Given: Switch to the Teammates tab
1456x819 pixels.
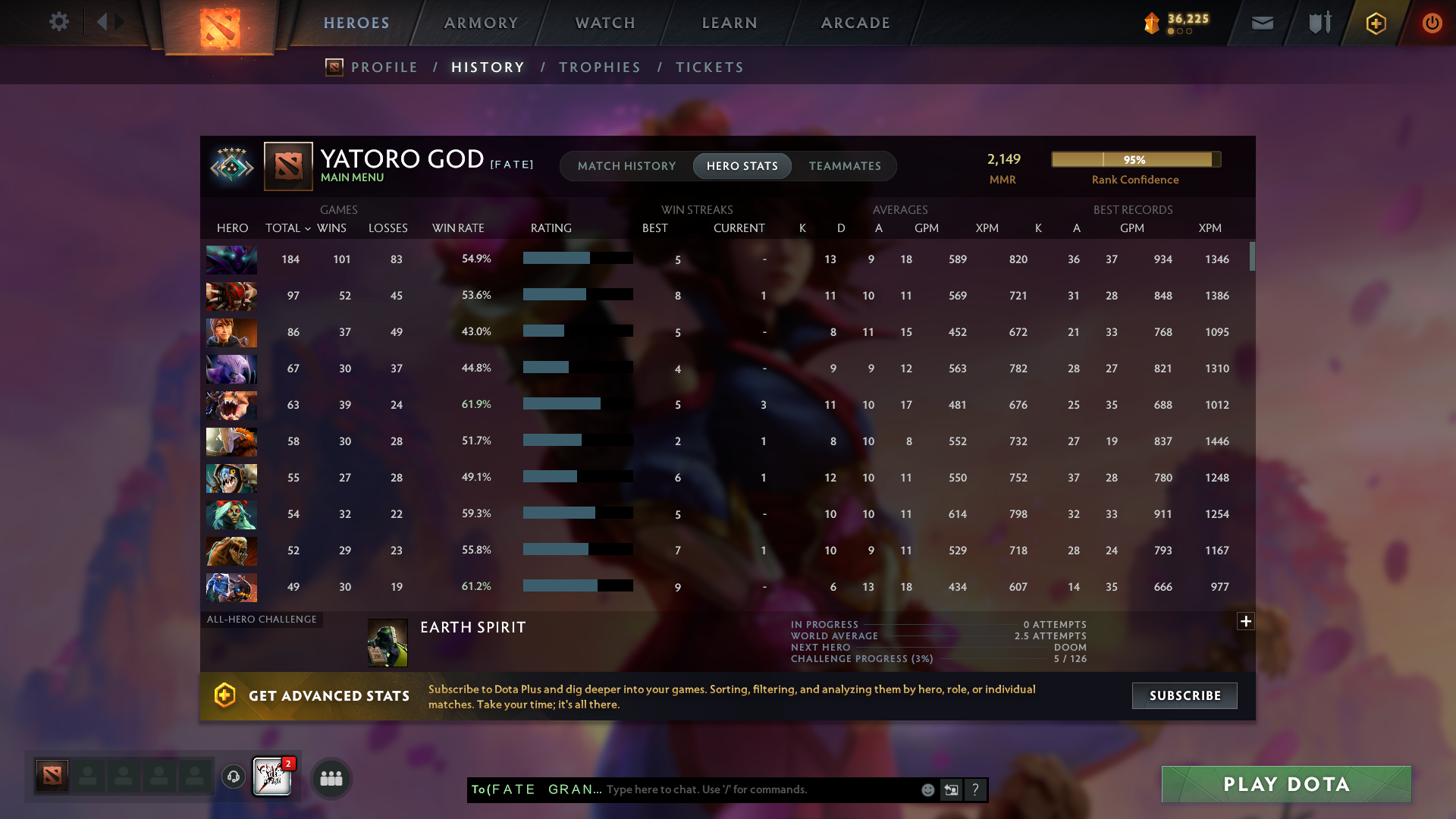Looking at the screenshot, I should (x=844, y=166).
